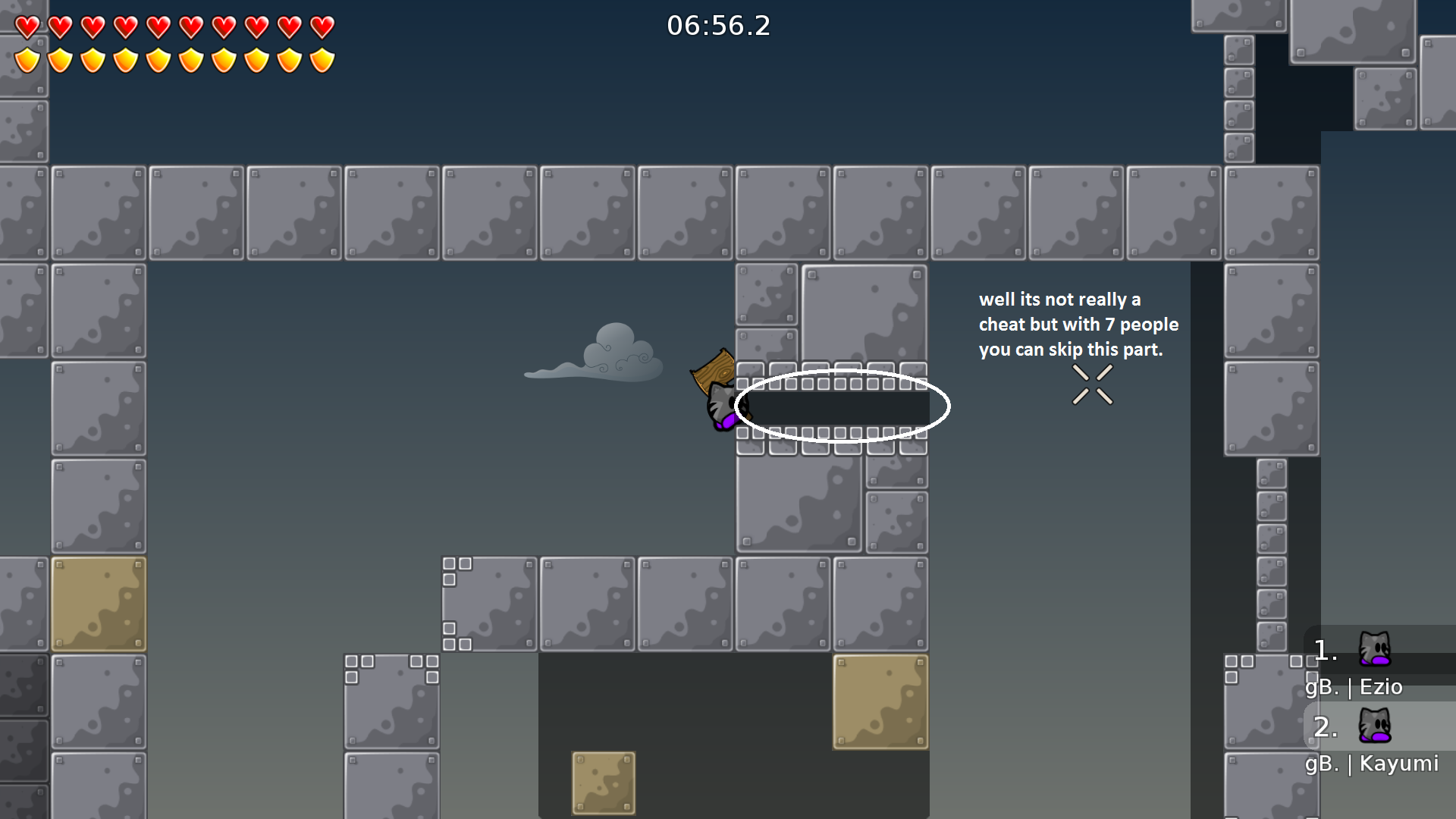
Task: Click the crossed sticks icon below the message
Action: tap(1092, 383)
